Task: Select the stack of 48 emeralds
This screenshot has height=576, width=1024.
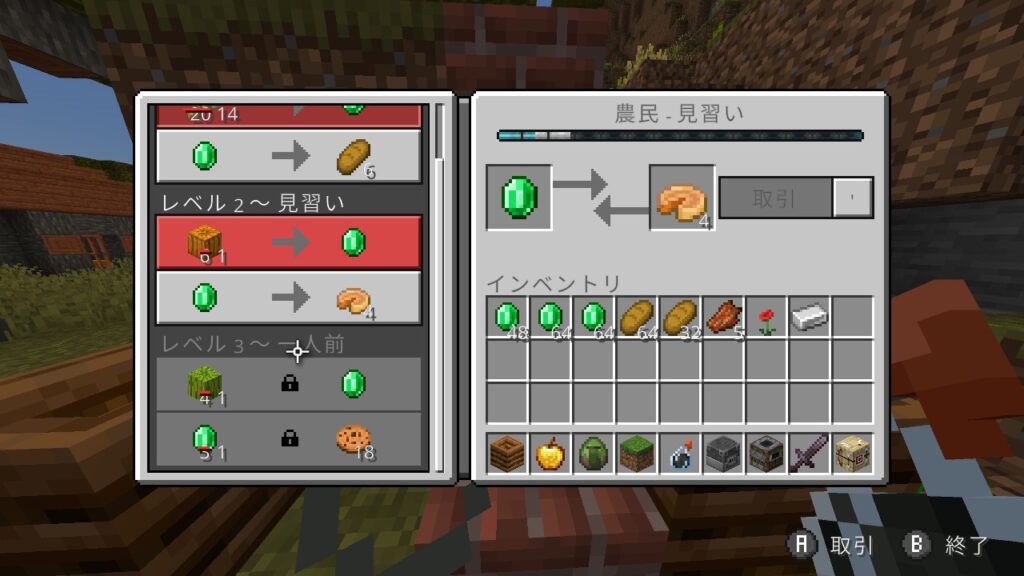Action: click(x=508, y=317)
